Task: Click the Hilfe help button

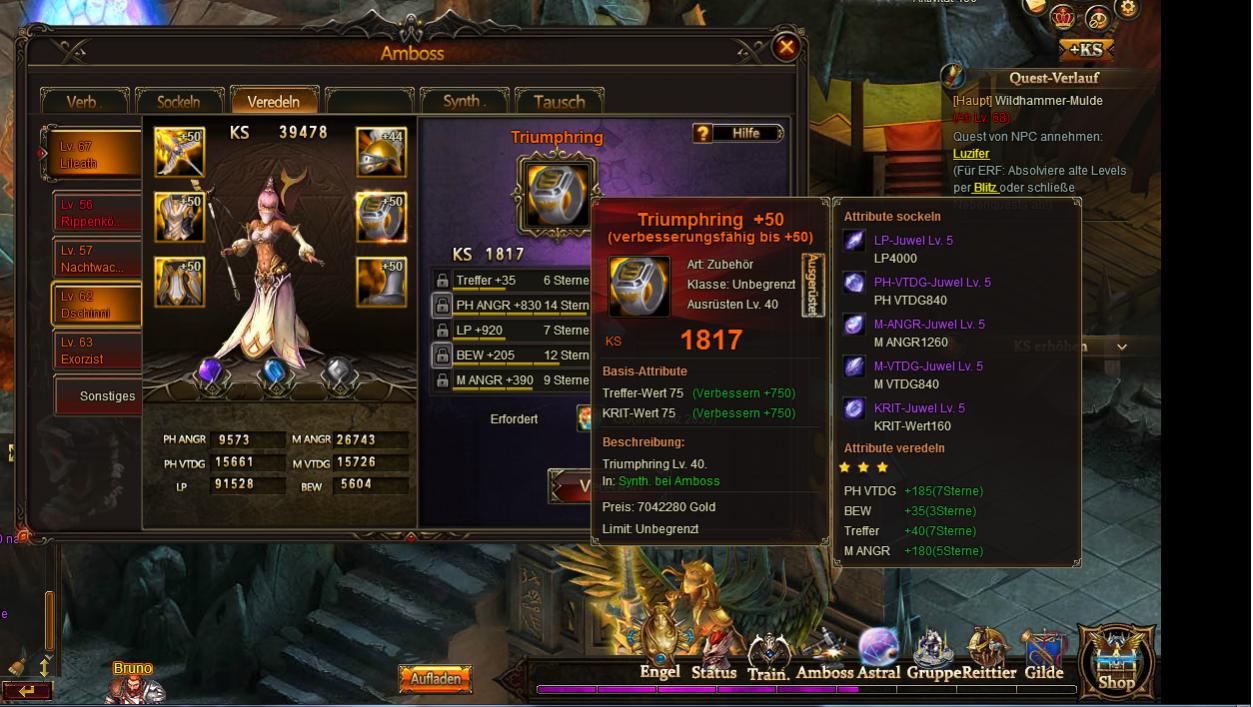Action: click(x=738, y=133)
